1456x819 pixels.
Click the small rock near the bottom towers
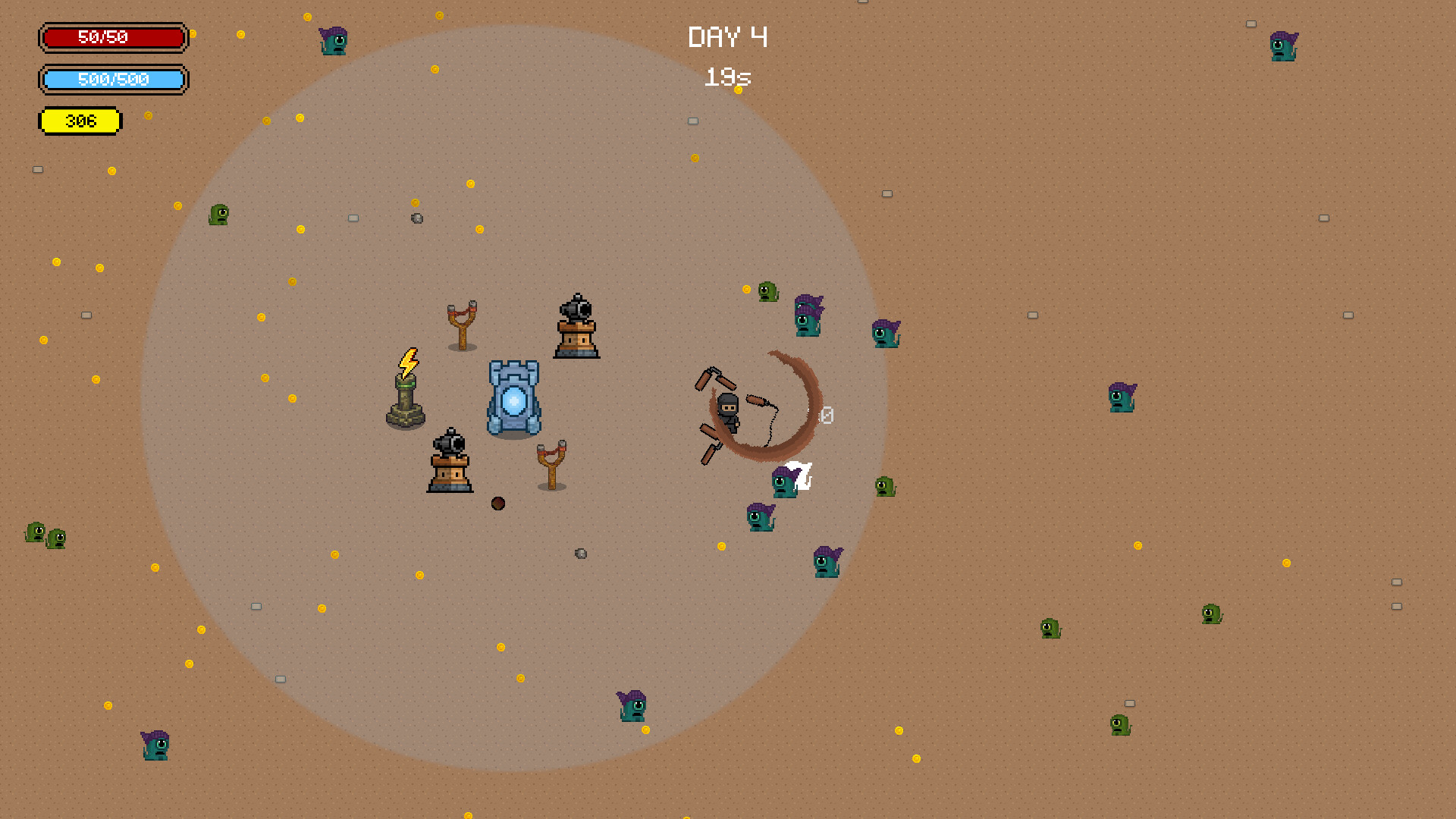tap(580, 554)
